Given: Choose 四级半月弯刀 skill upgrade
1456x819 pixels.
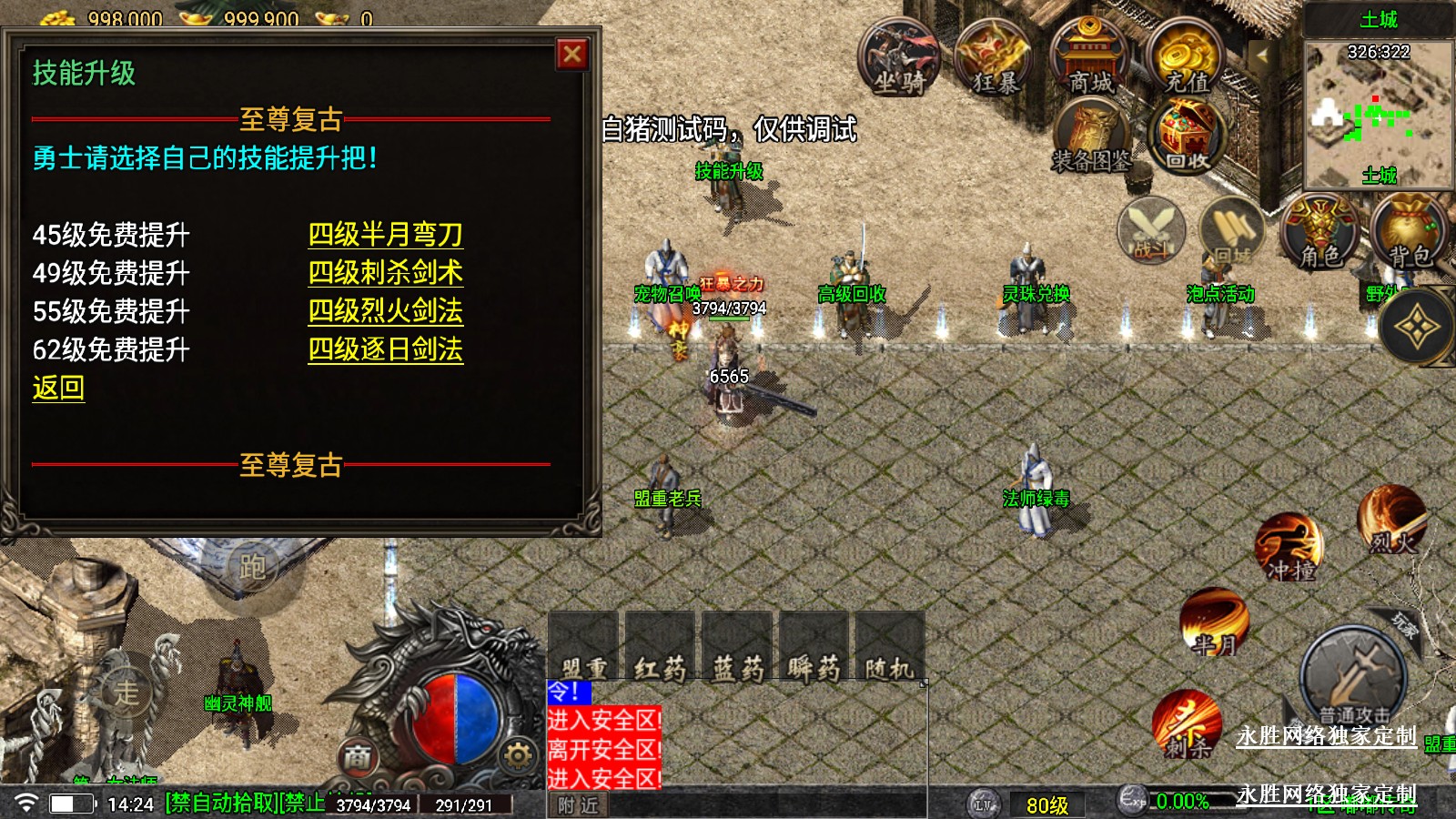Looking at the screenshot, I should pos(385,235).
